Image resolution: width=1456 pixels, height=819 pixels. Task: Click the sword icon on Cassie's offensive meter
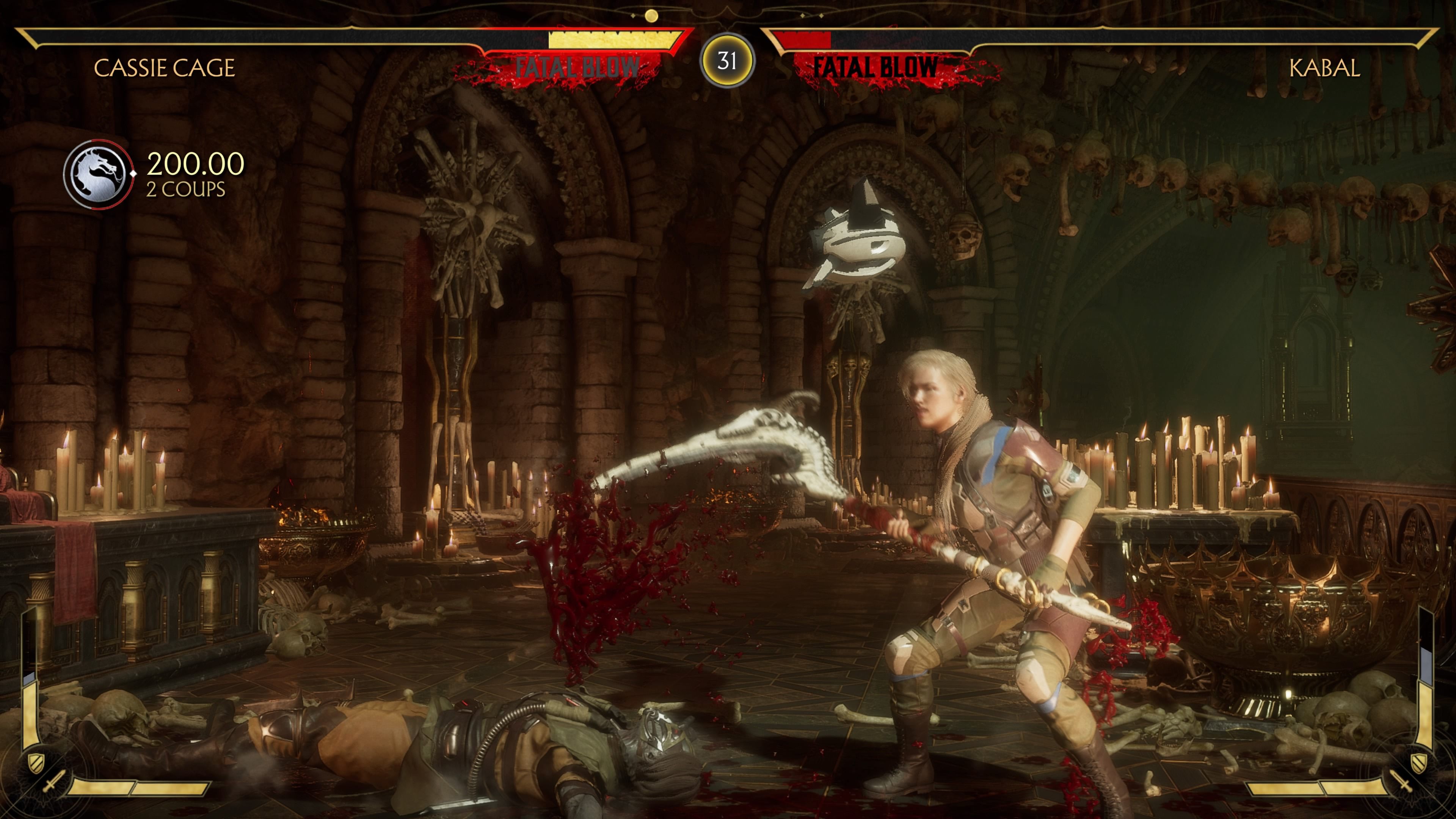click(54, 781)
